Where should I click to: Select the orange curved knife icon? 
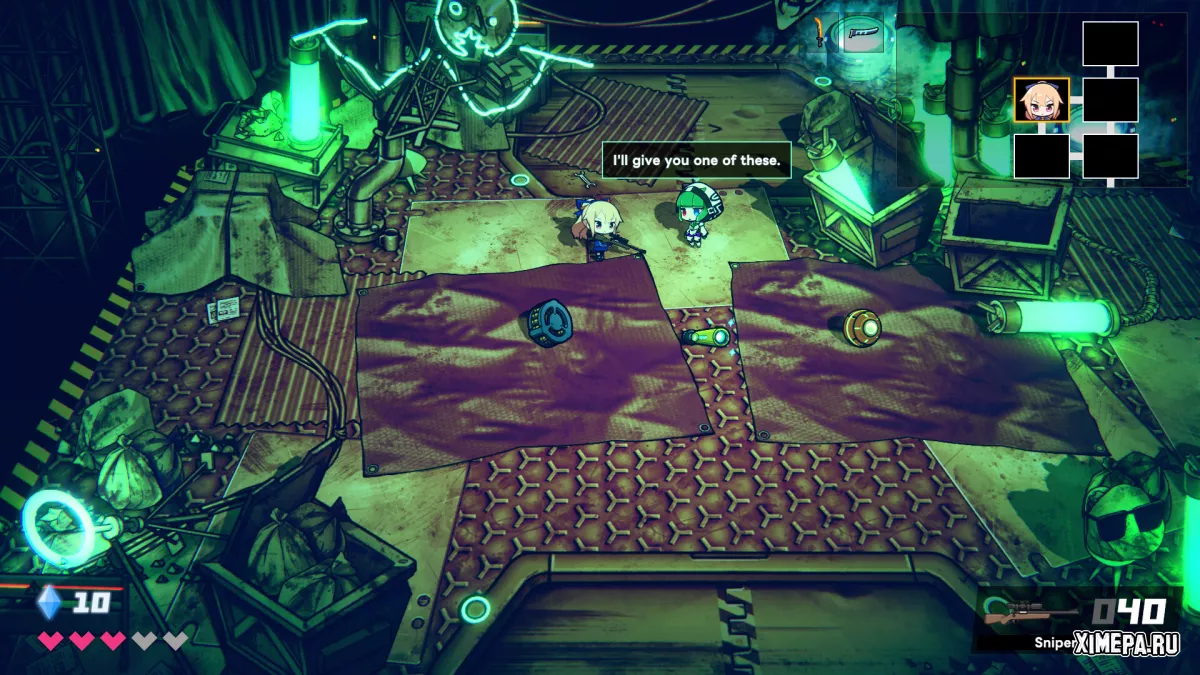pyautogui.click(x=820, y=33)
